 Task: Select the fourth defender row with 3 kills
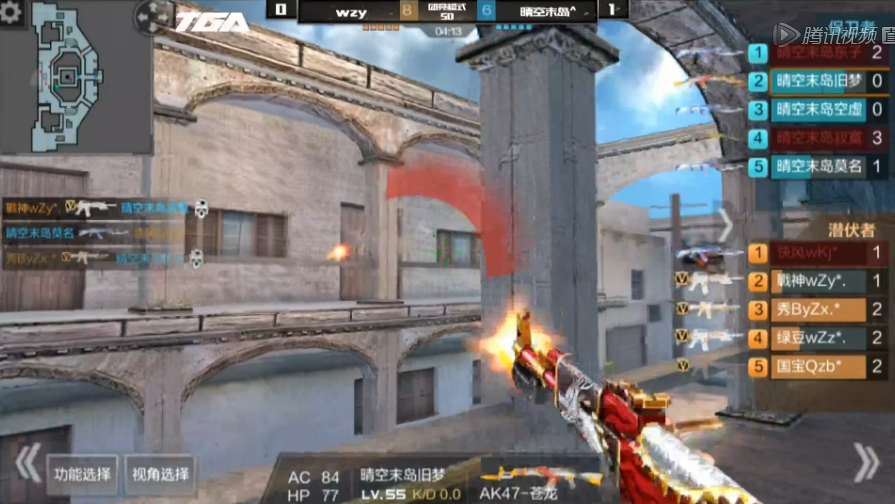(818, 138)
